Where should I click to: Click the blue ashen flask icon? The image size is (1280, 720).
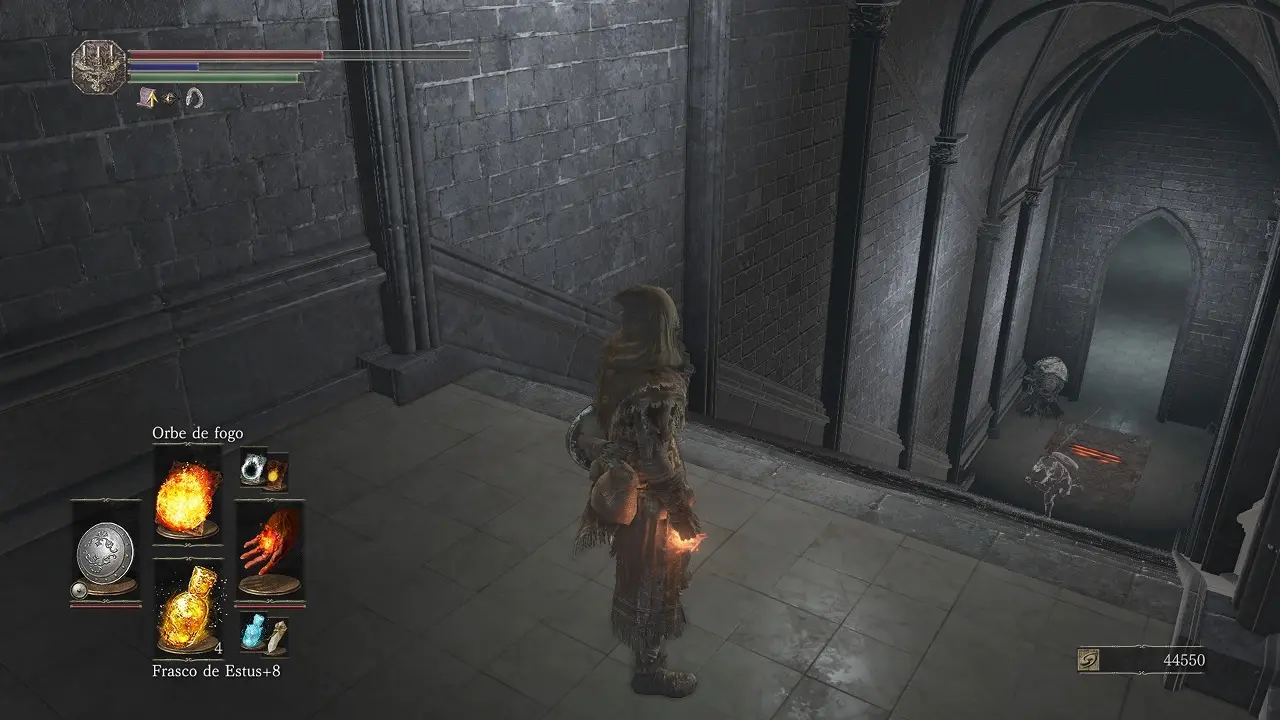pyautogui.click(x=254, y=633)
